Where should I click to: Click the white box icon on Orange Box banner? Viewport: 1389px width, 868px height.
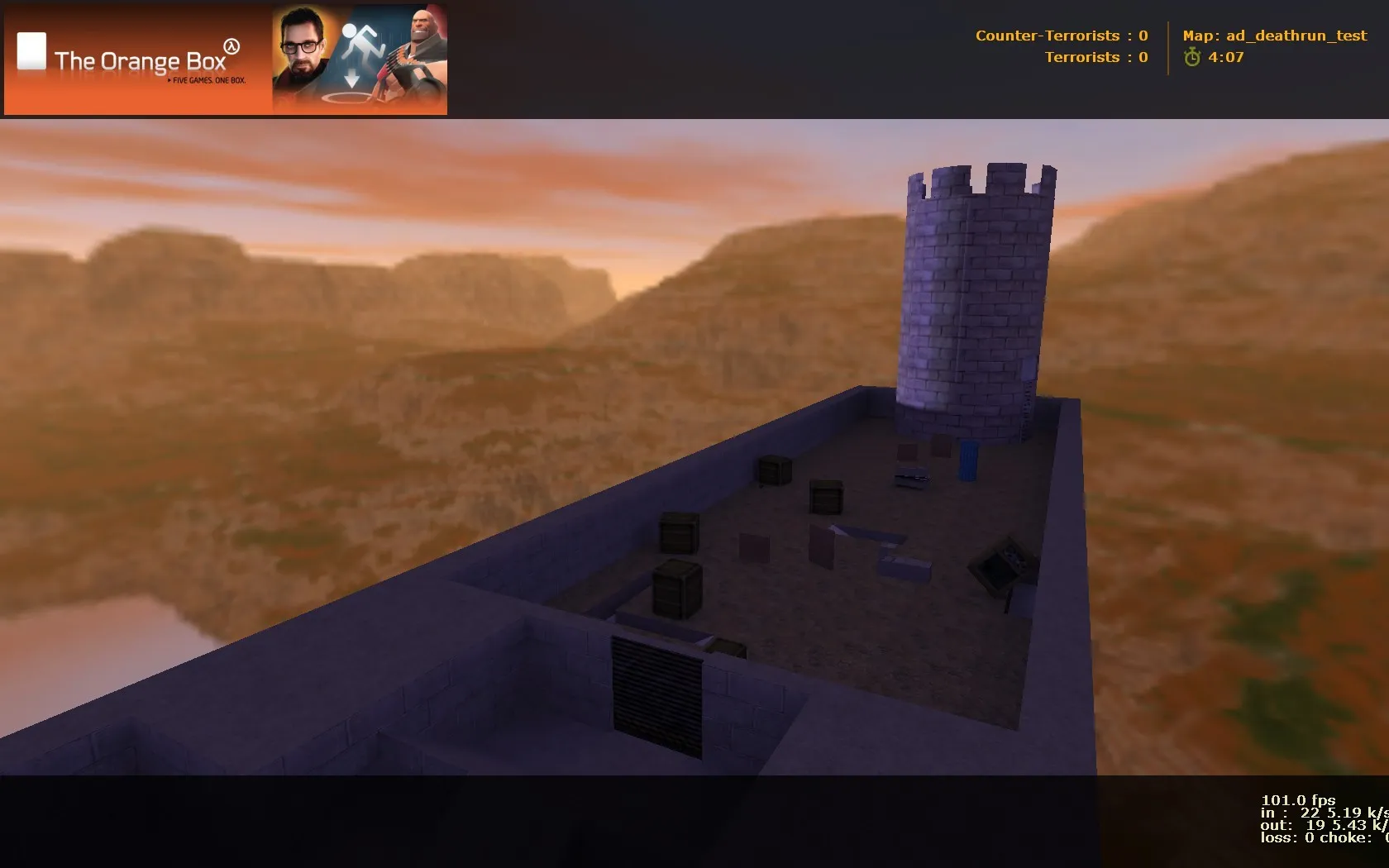pos(31,50)
